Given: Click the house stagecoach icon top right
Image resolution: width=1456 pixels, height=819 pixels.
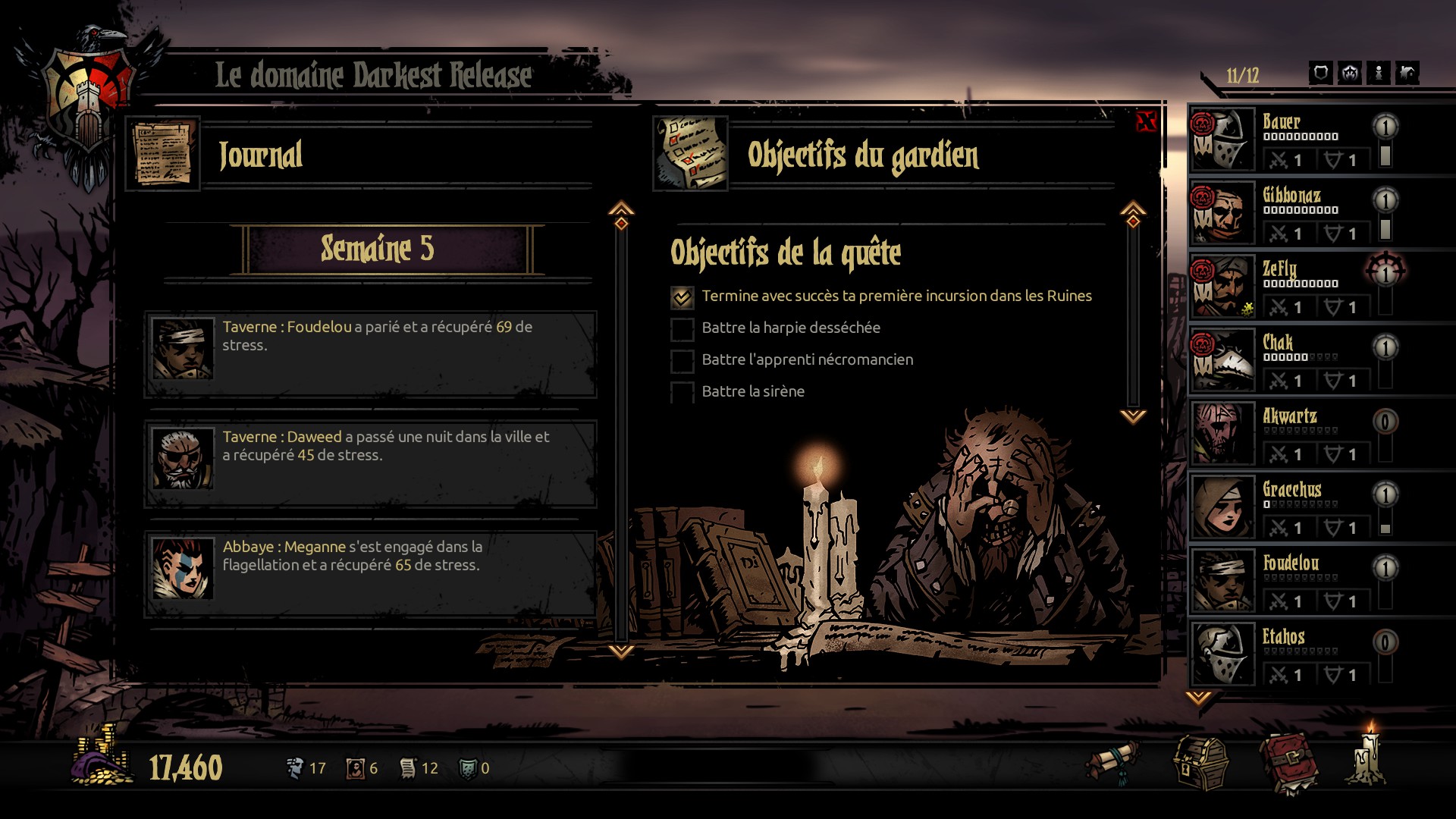Looking at the screenshot, I should point(1408,71).
